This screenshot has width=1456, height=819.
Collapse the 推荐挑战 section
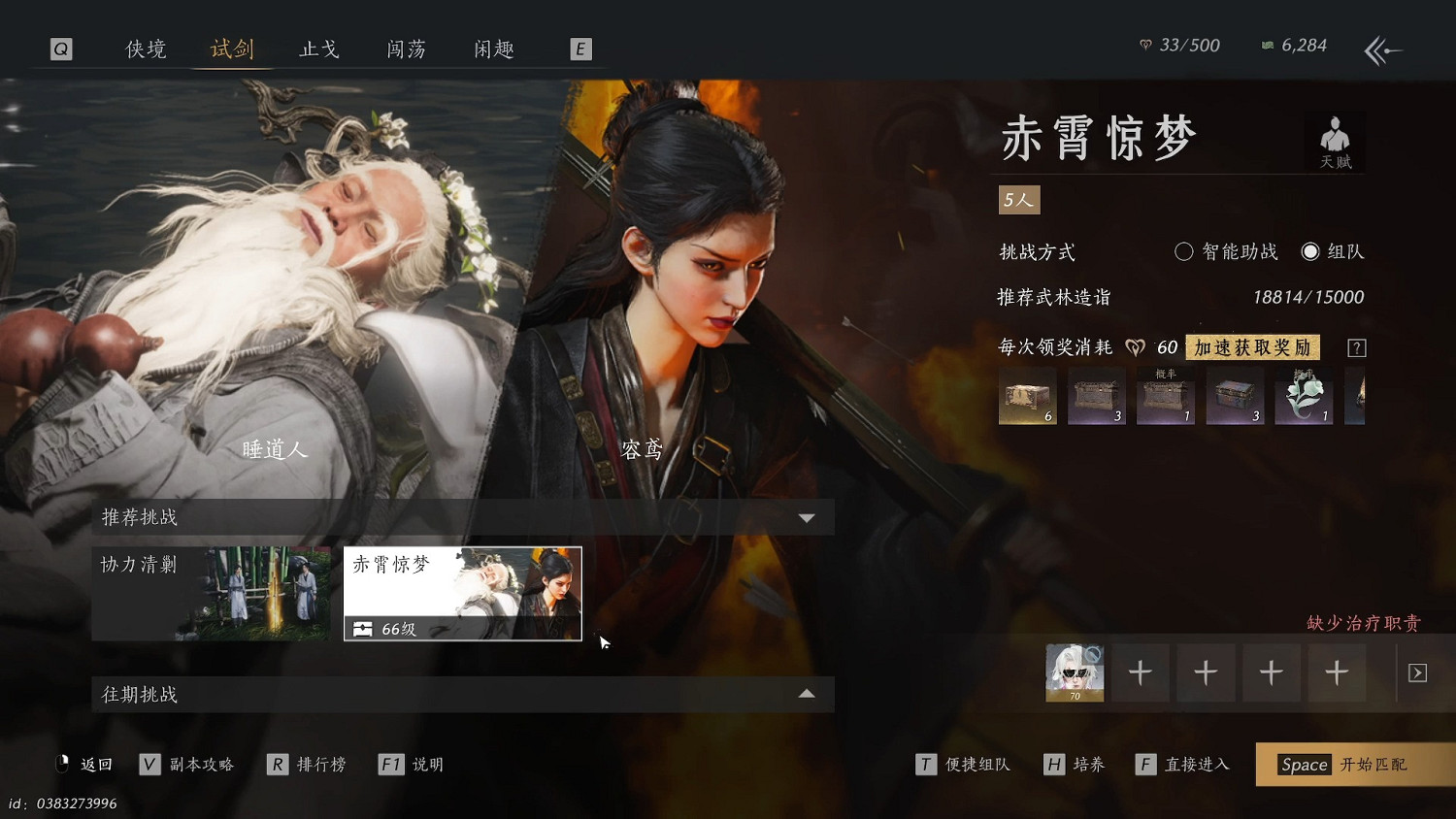coord(807,517)
